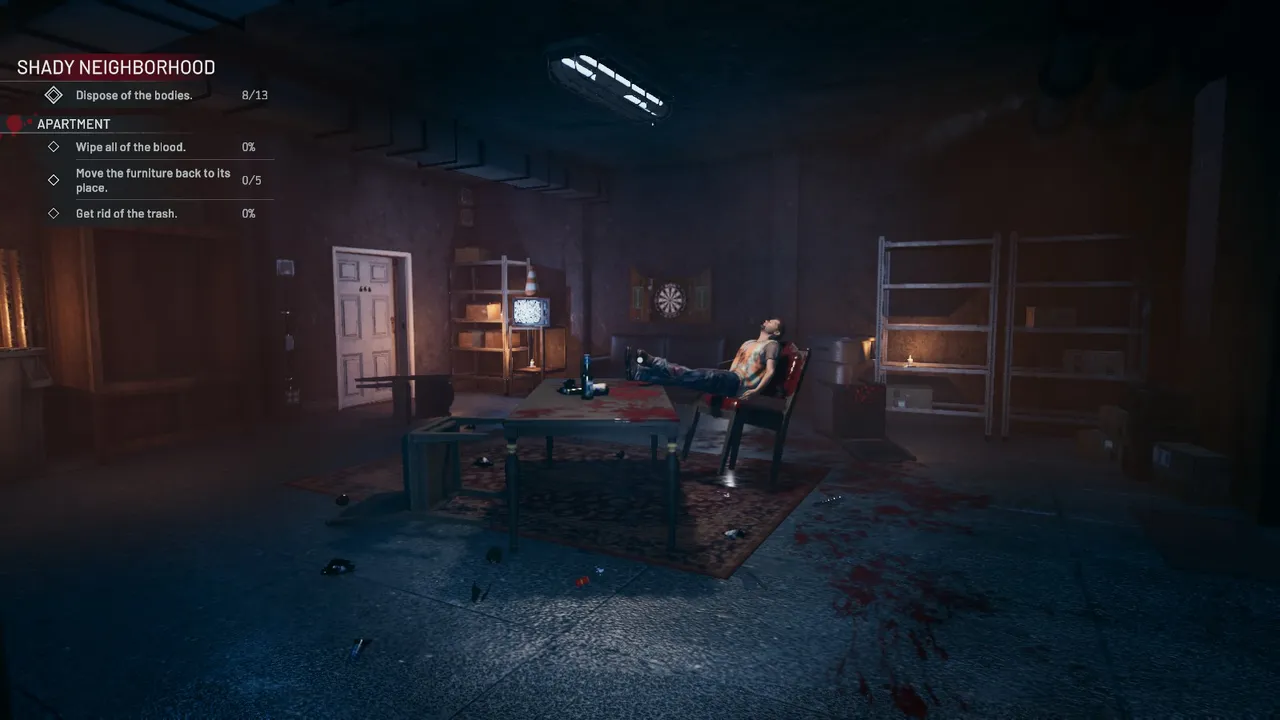Select the diamond marker for Wipe all of the blood
The height and width of the screenshot is (720, 1280).
coord(54,146)
